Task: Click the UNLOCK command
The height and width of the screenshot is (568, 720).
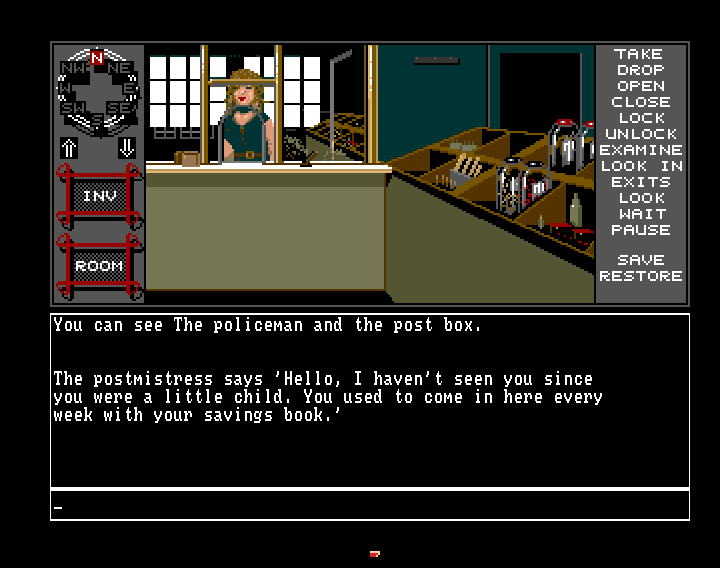Action: pos(640,134)
